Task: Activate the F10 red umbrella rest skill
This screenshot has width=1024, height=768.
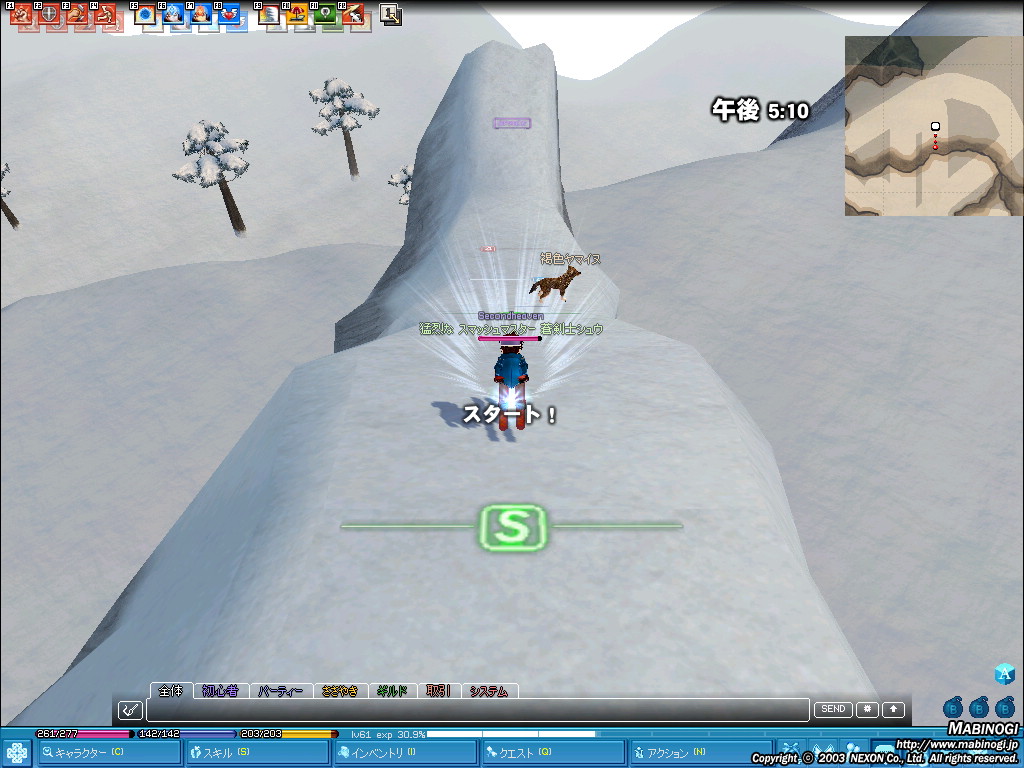Action: tap(297, 15)
